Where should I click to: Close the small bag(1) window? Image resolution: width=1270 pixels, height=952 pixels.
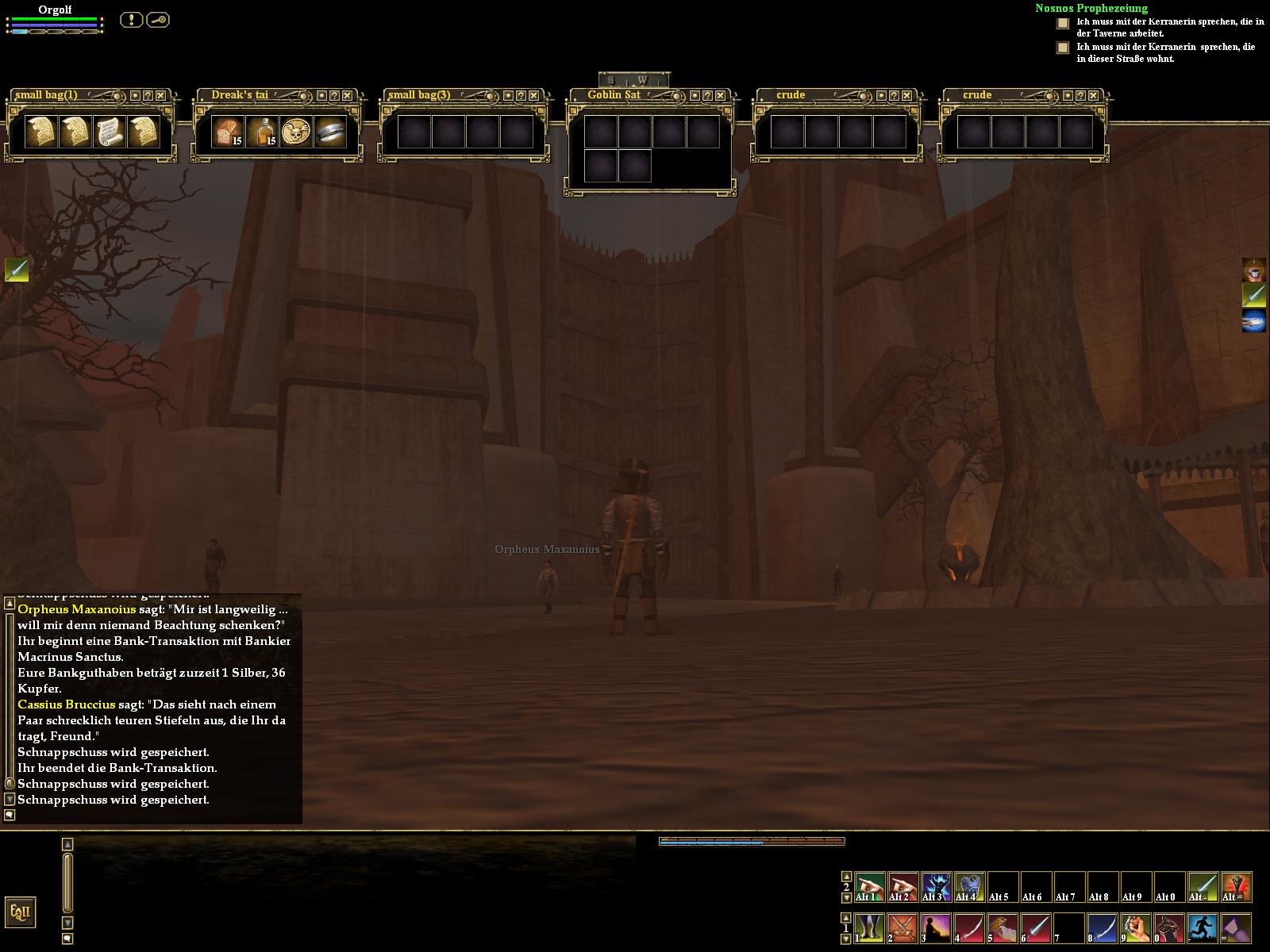click(x=161, y=95)
